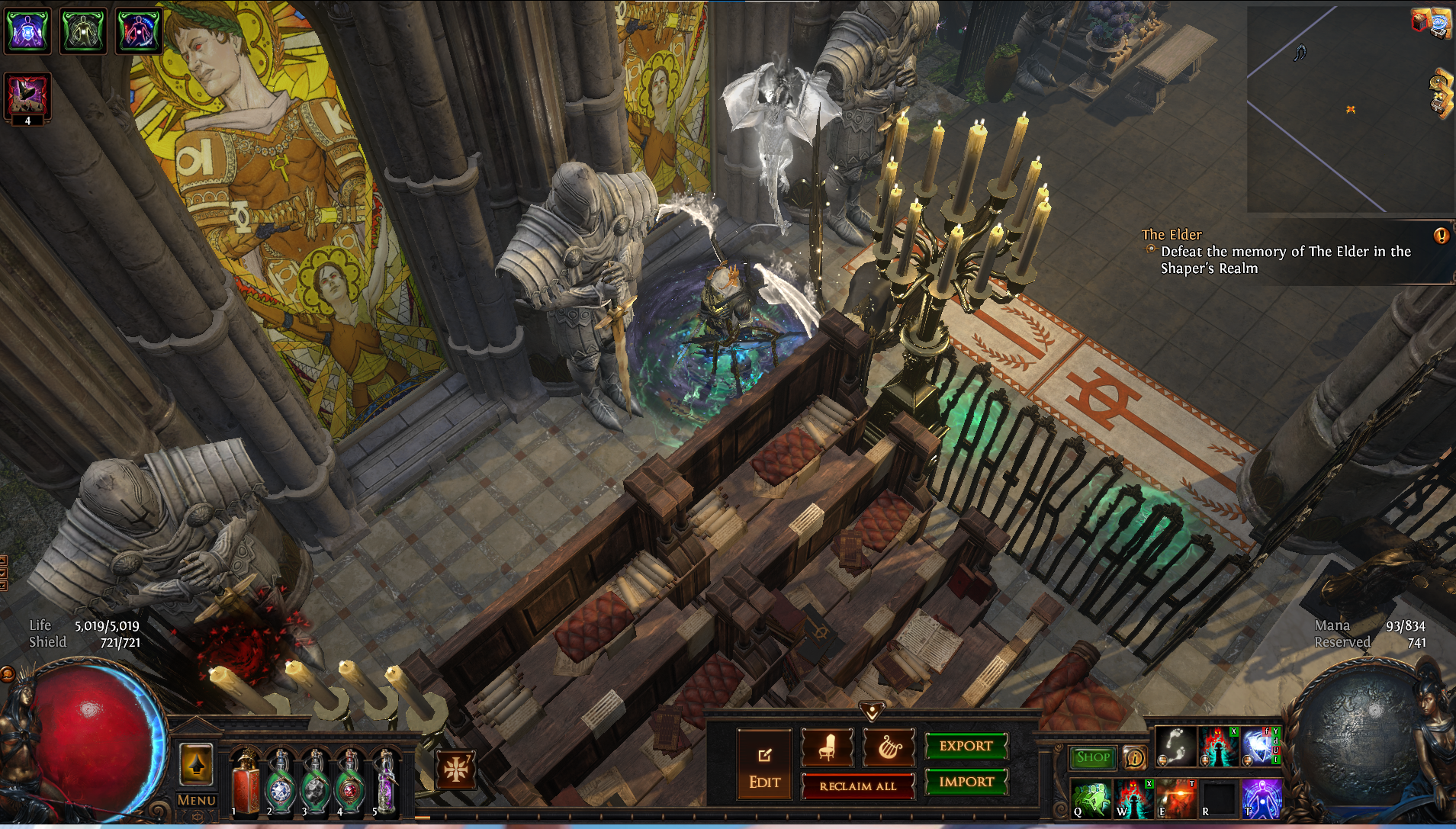
Task: Click the orange info icon beside Shop
Action: (1135, 758)
